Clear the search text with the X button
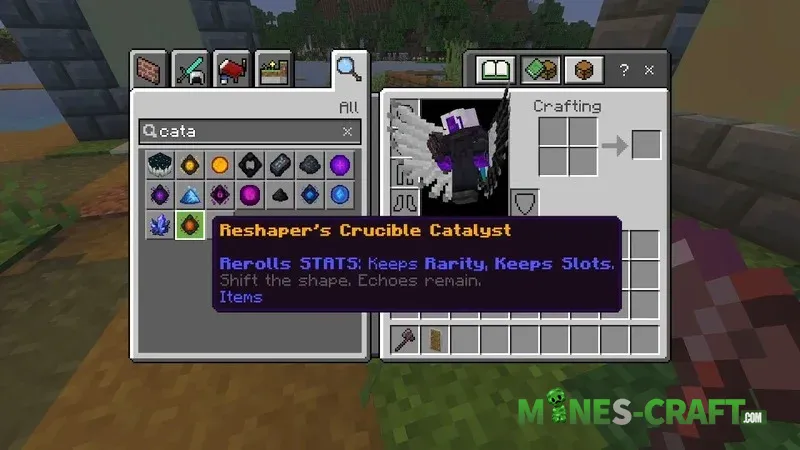800x450 pixels. pos(347,131)
